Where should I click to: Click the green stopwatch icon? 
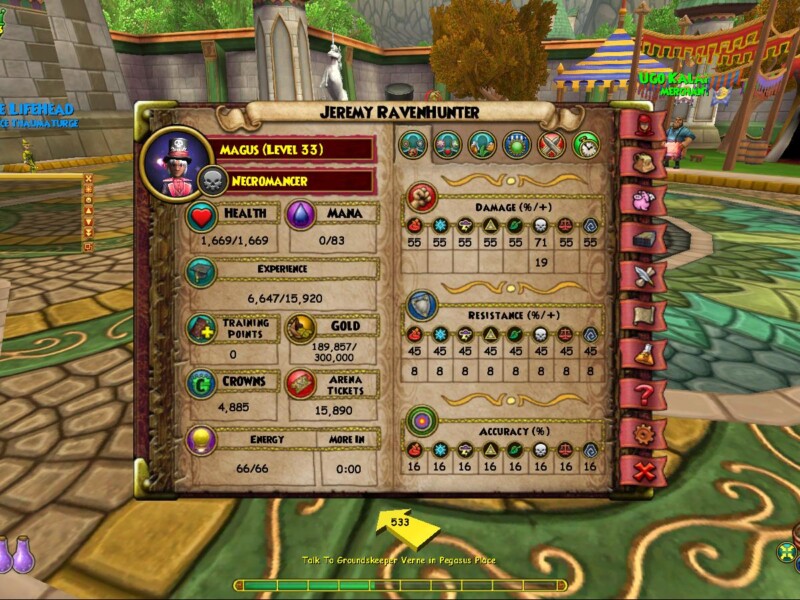click(586, 146)
